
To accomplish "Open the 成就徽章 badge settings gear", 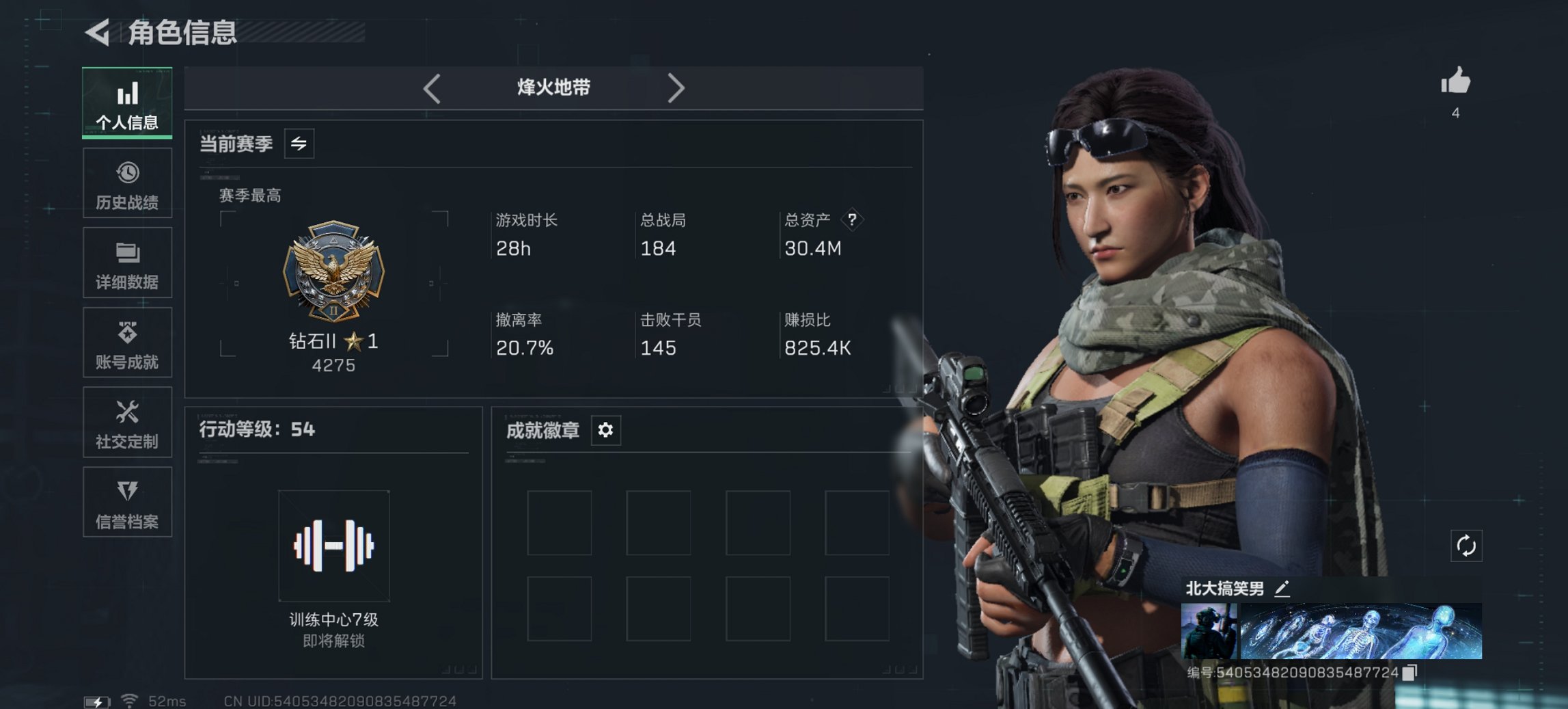I will [605, 431].
